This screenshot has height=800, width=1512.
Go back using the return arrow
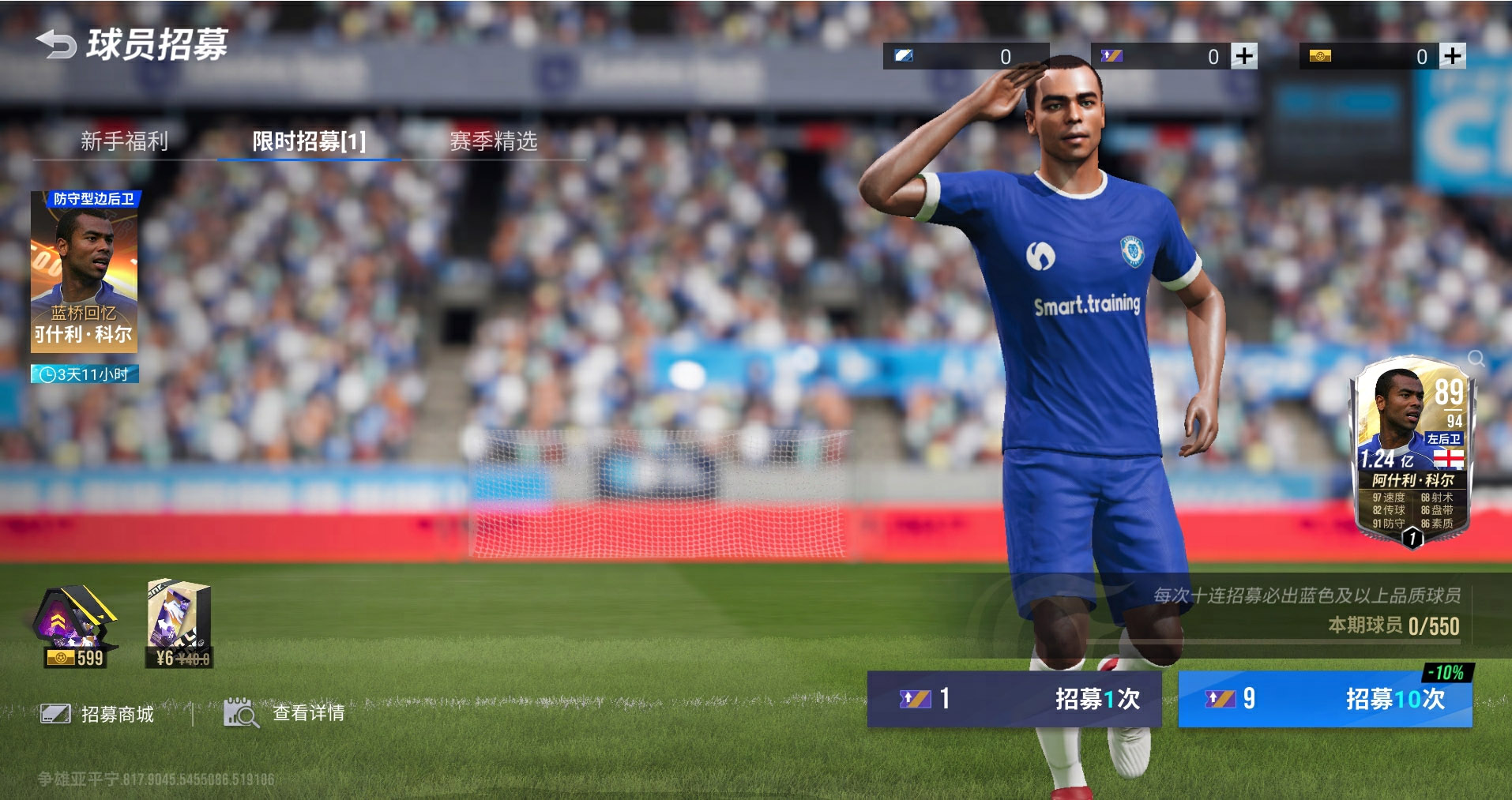pos(55,44)
